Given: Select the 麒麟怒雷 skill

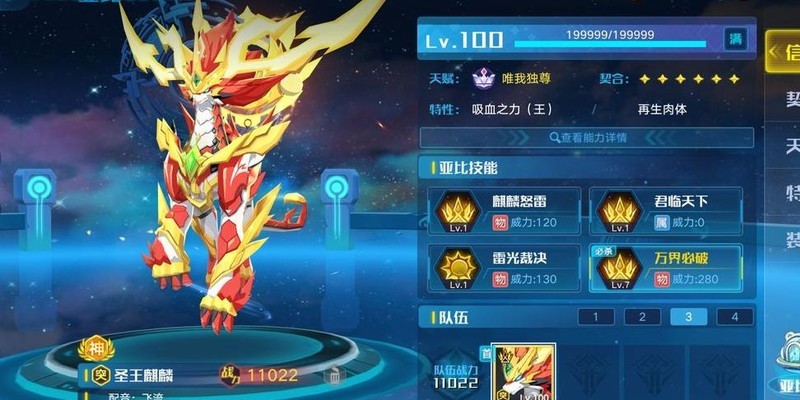Looking at the screenshot, I should click(x=503, y=209).
